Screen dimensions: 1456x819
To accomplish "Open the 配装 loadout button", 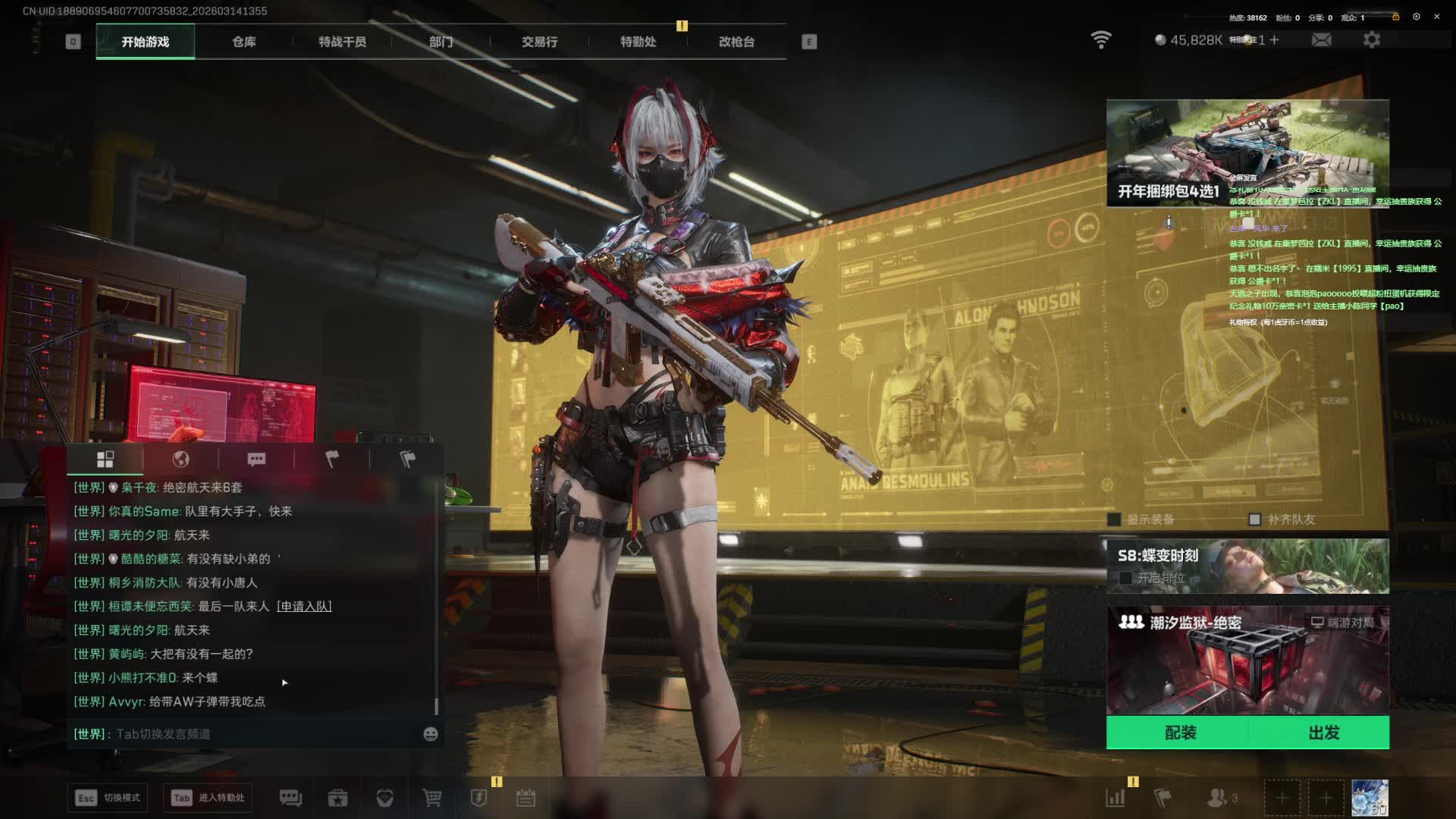I will pos(1180,733).
